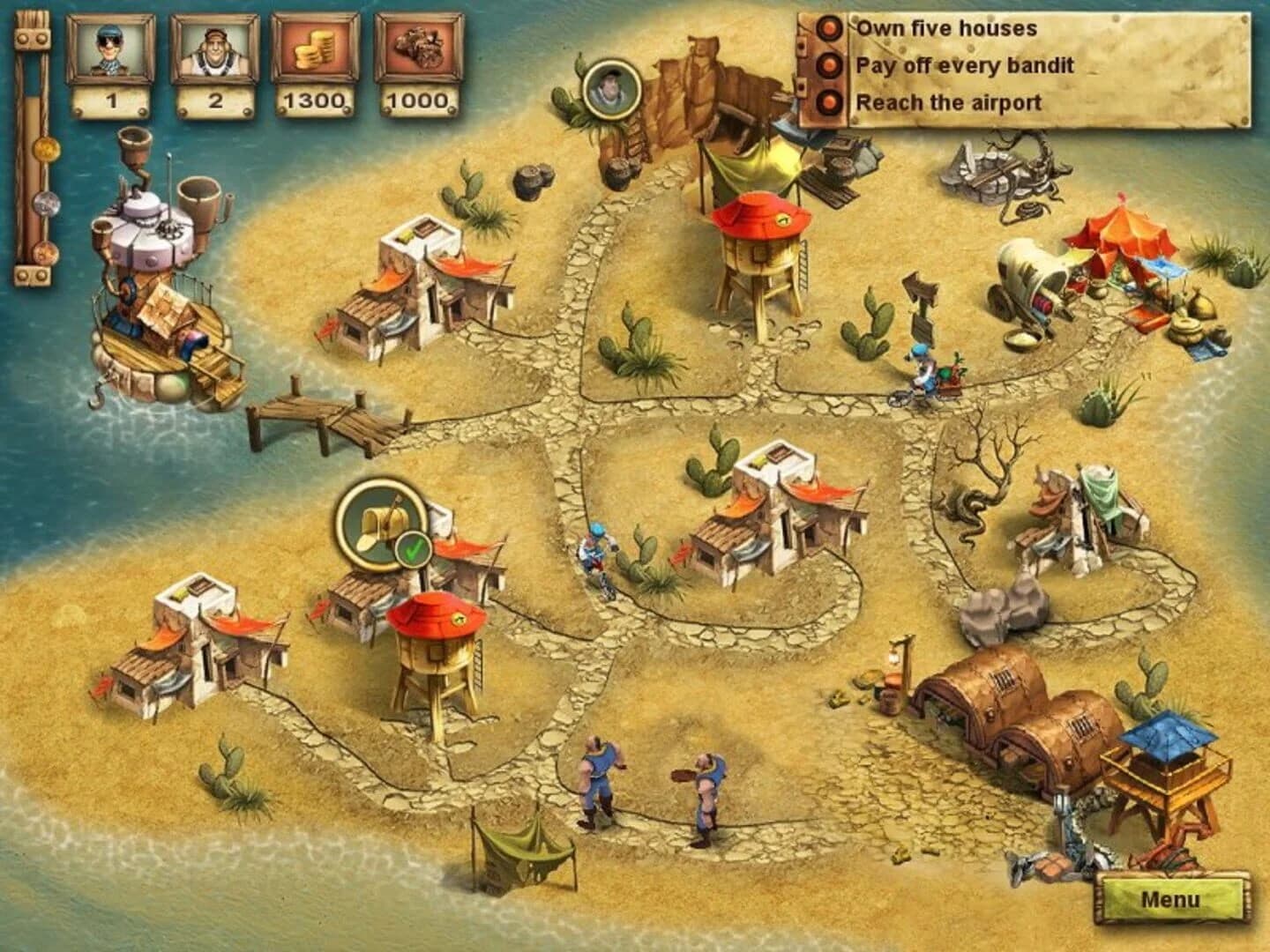The image size is (1270, 952).
Task: Toggle the 'Reach the airport' objective indicator
Action: click(827, 103)
